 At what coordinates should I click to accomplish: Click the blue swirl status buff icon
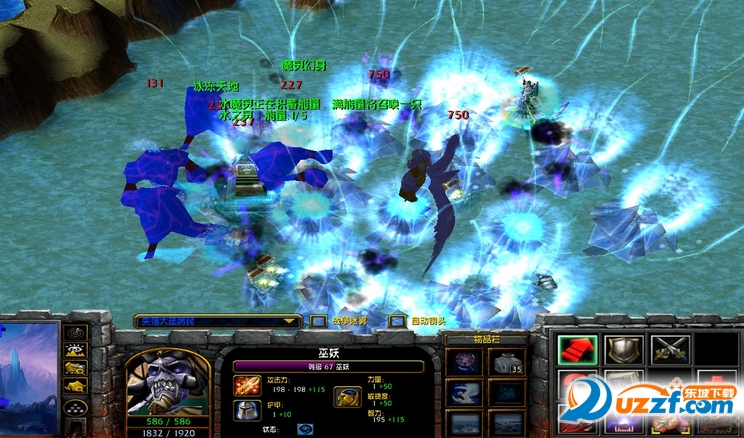[x=305, y=429]
